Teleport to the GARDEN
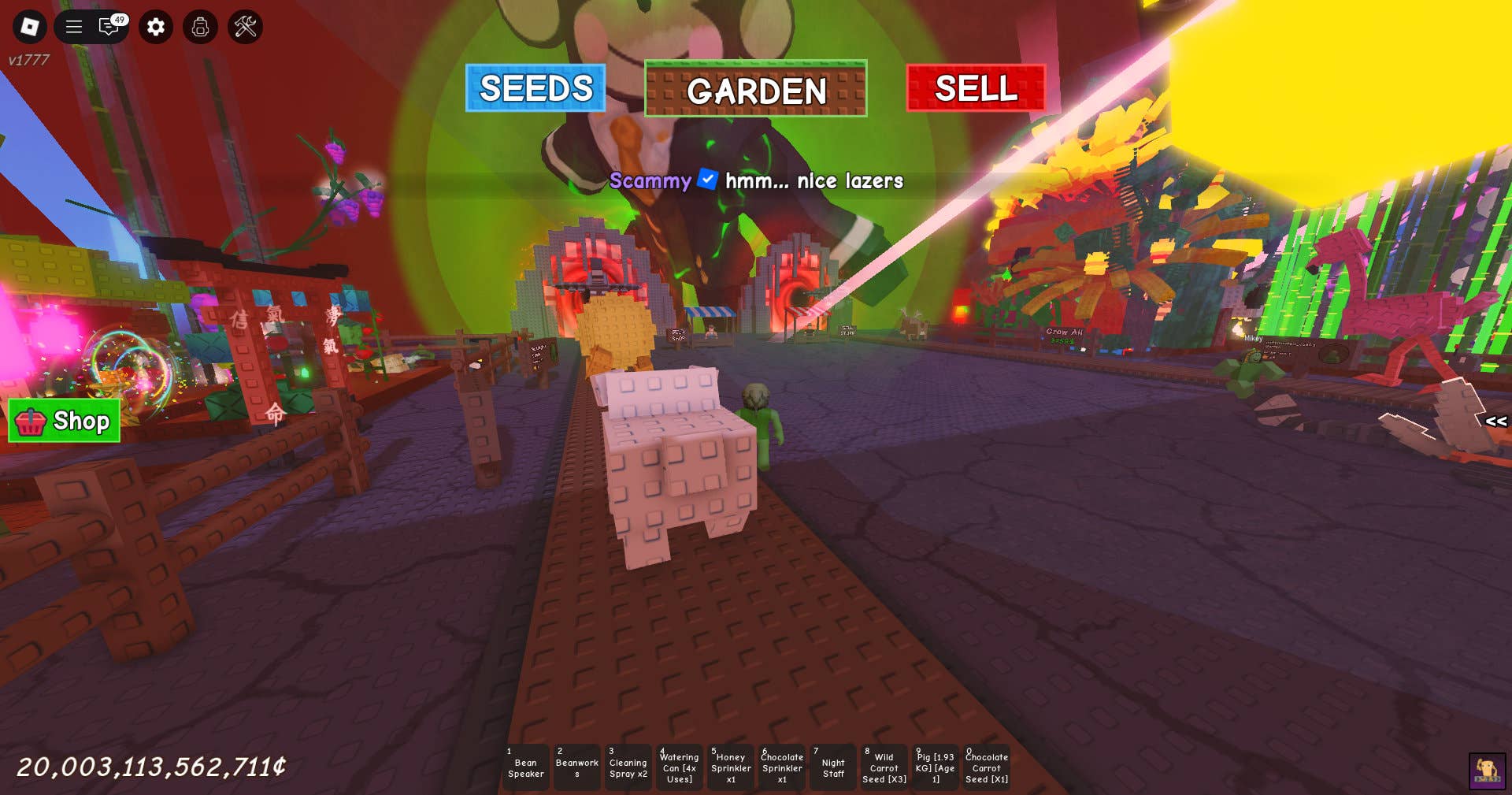The image size is (1512, 795). pos(756,89)
